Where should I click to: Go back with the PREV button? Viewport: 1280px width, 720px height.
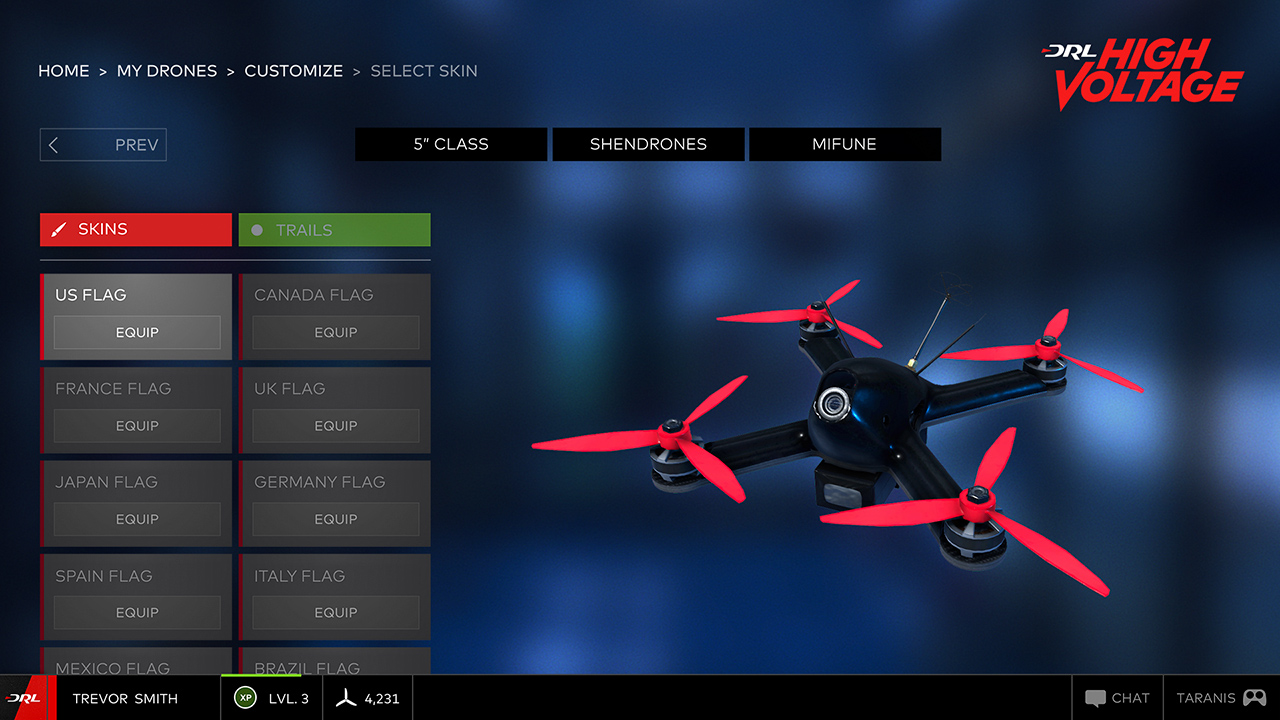(103, 145)
